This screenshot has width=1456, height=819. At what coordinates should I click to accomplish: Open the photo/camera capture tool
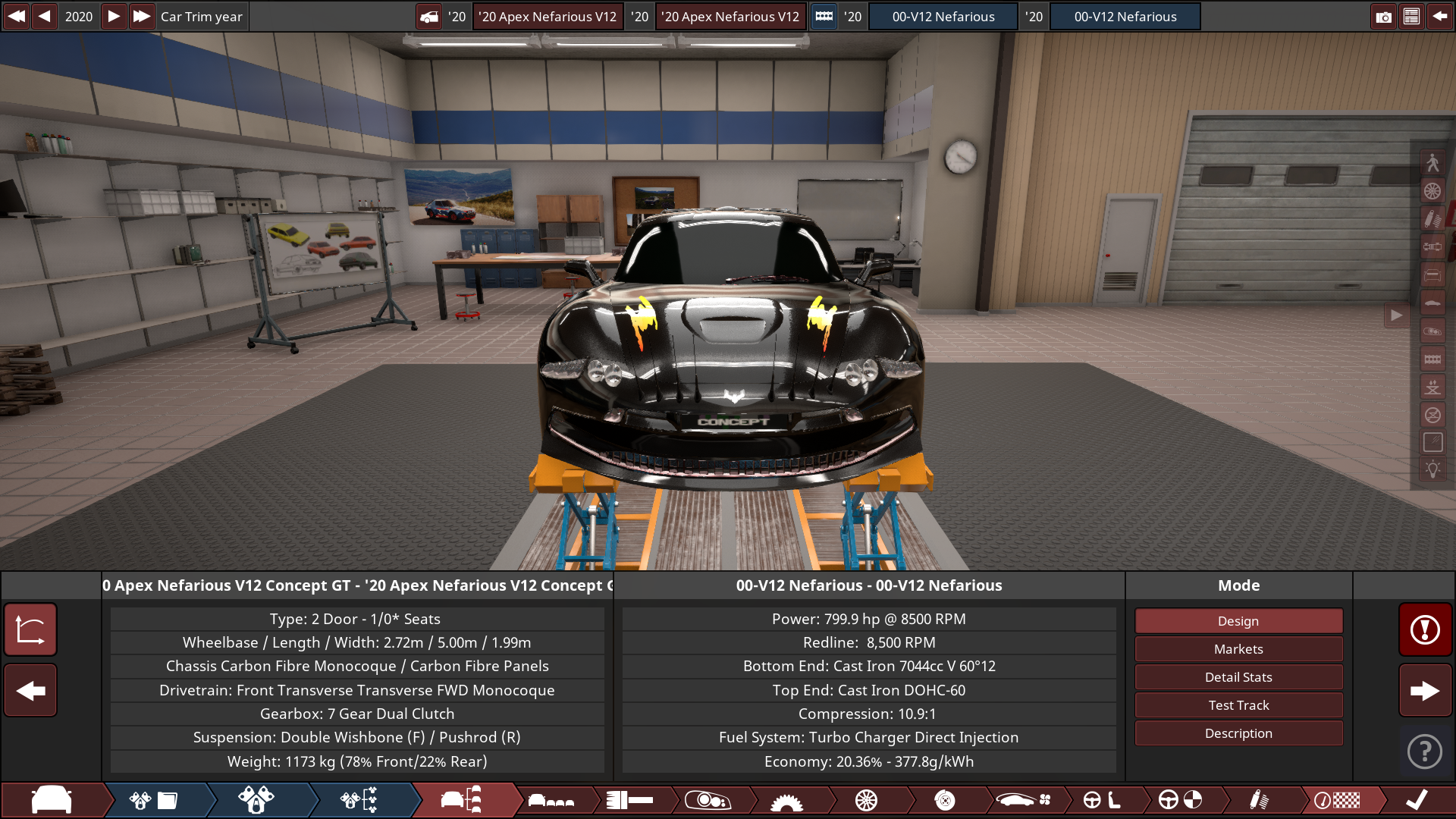coord(1384,16)
